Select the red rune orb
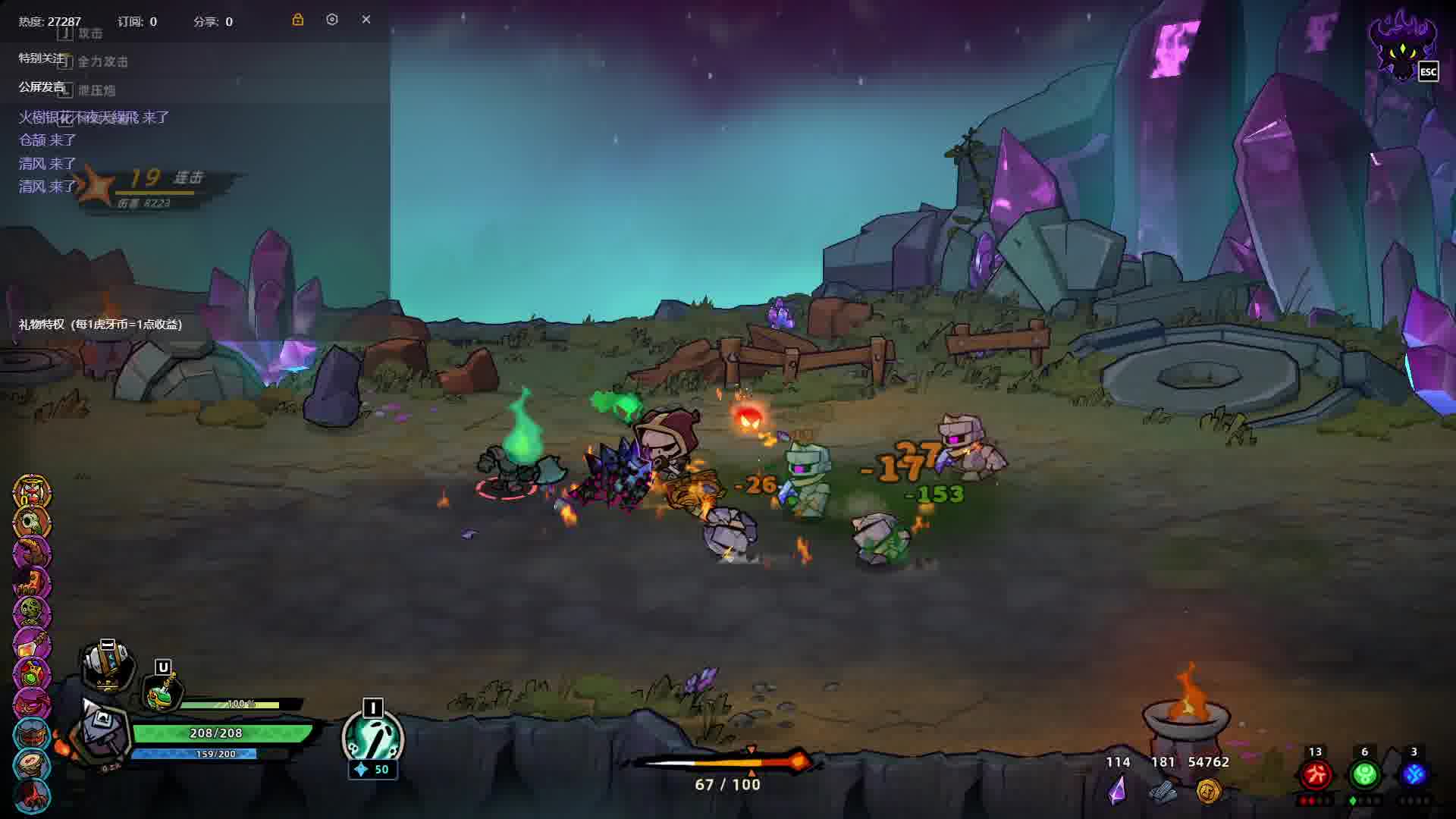 [x=1316, y=774]
